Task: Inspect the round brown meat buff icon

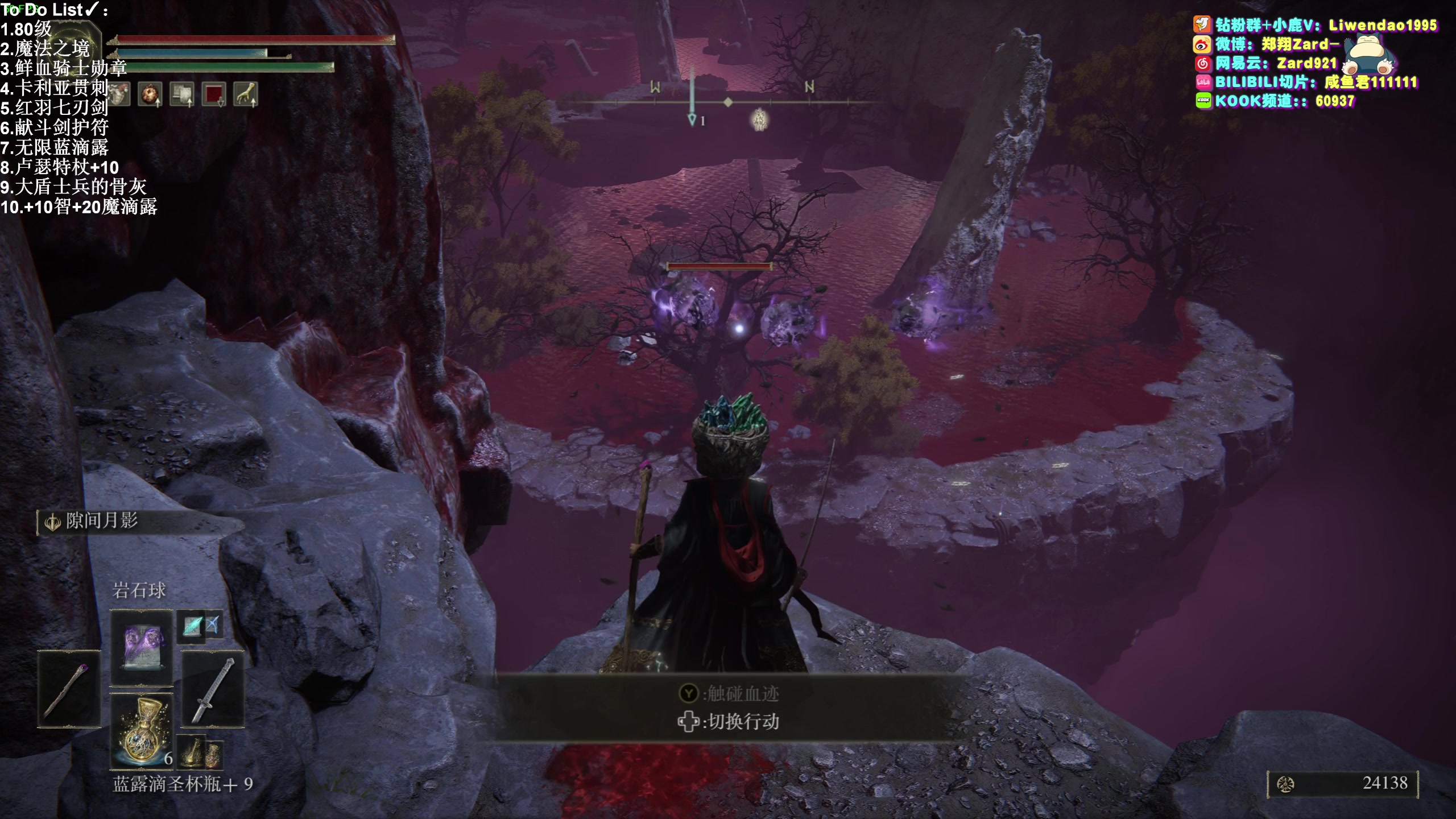Action: [150, 94]
